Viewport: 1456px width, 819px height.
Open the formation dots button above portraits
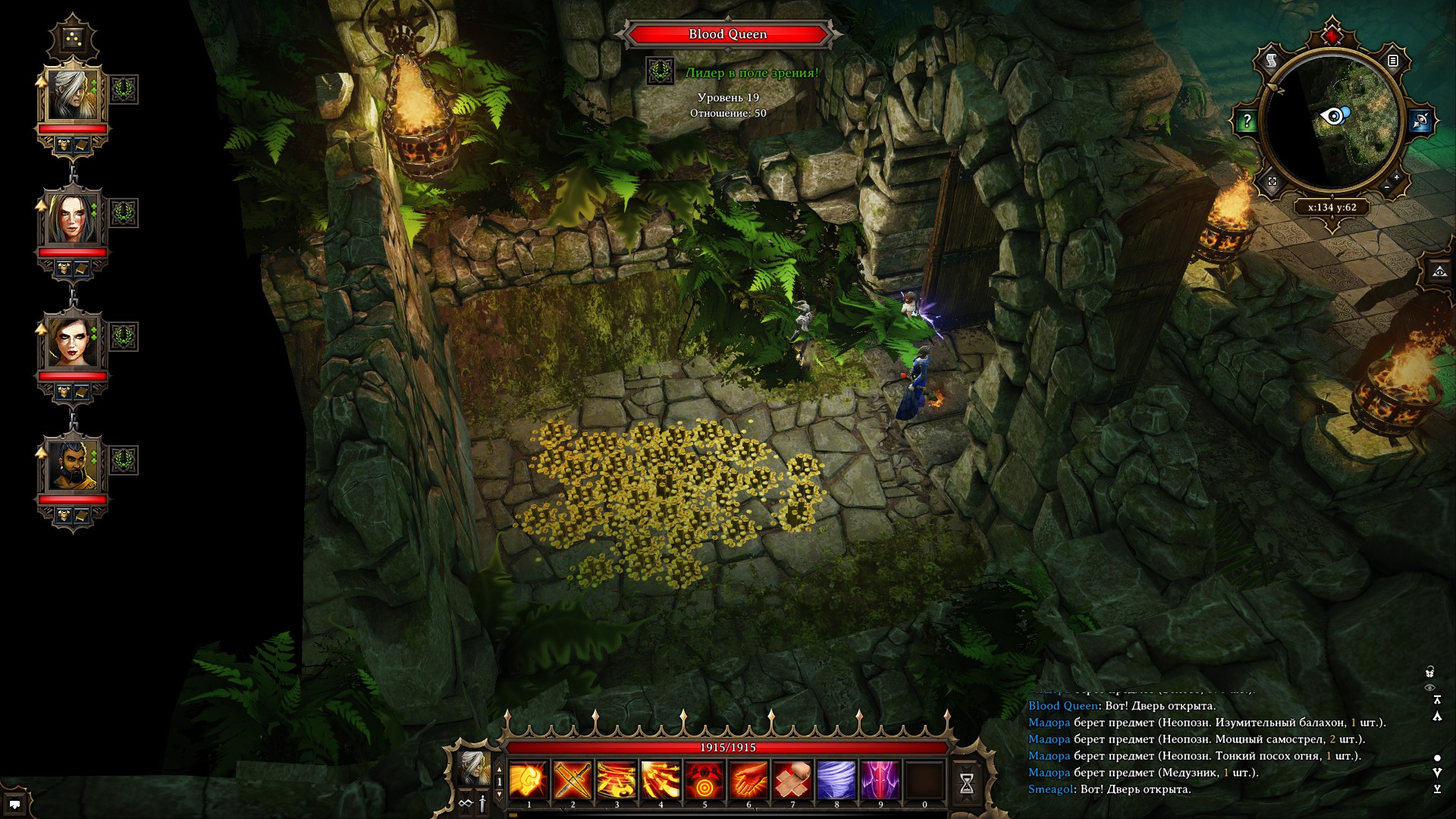pyautogui.click(x=74, y=37)
